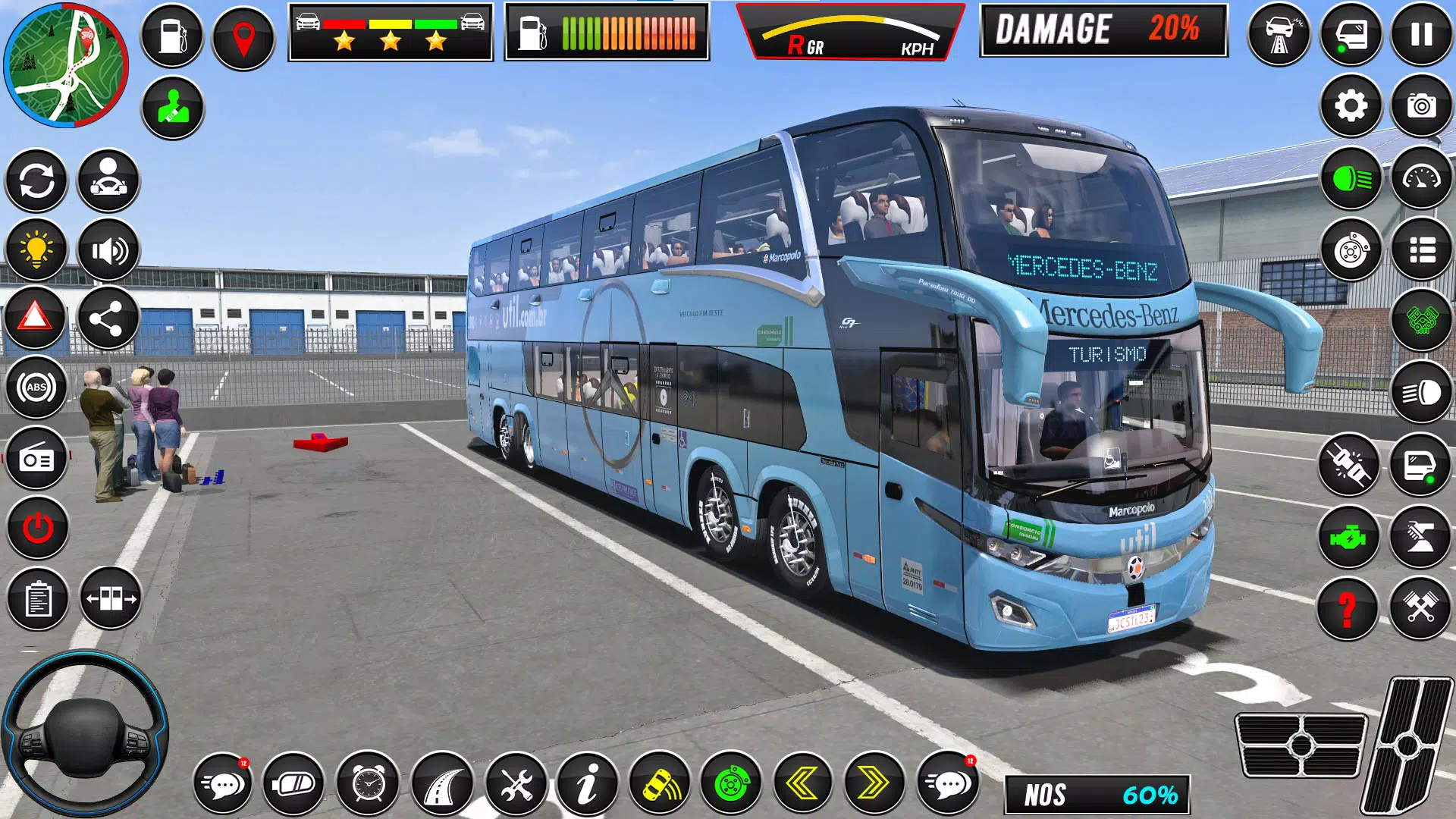
Task: Open the radio icon on left panel
Action: click(x=36, y=458)
